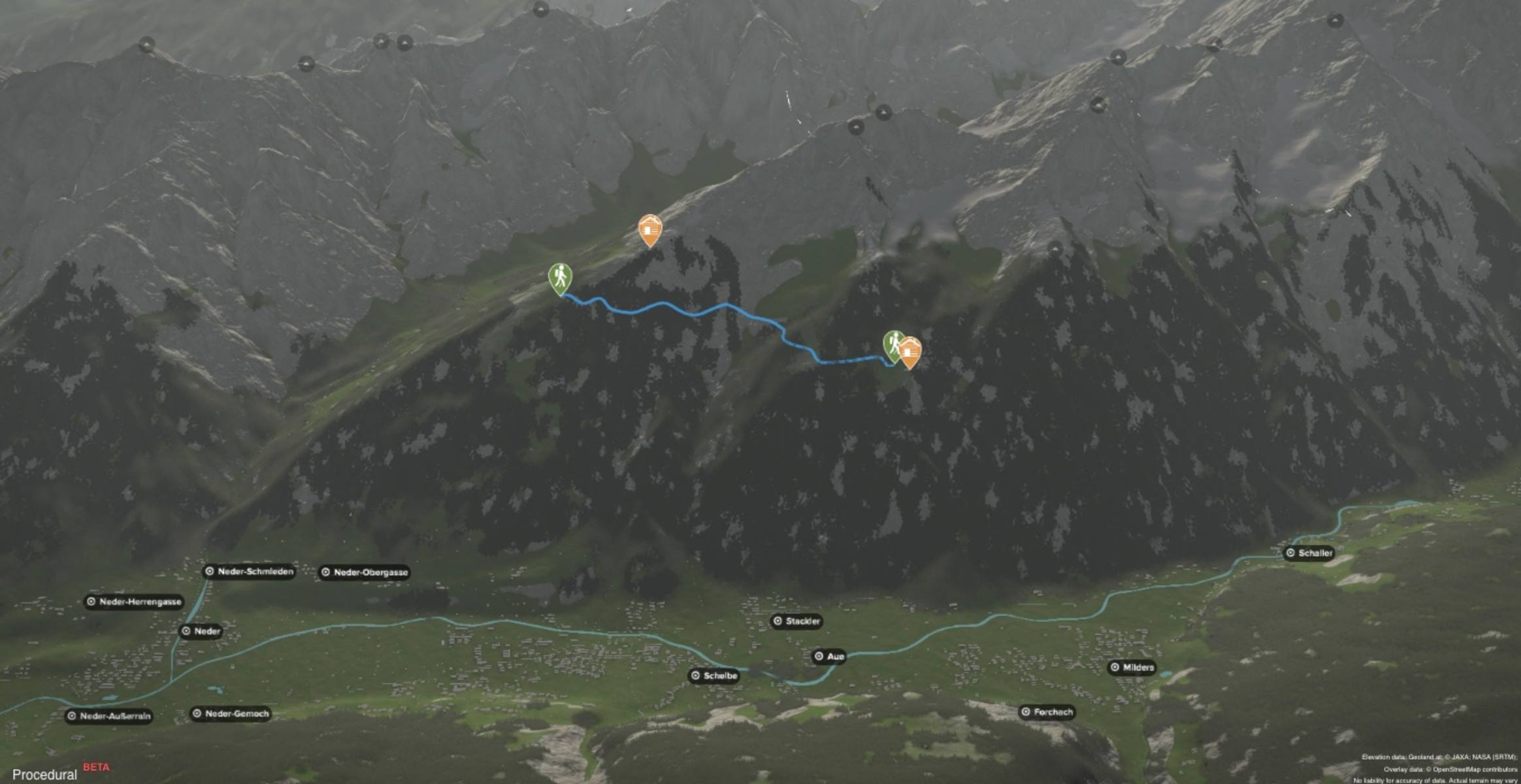Select the Stackler place label
Viewport: 1521px width, 784px height.
[x=796, y=621]
